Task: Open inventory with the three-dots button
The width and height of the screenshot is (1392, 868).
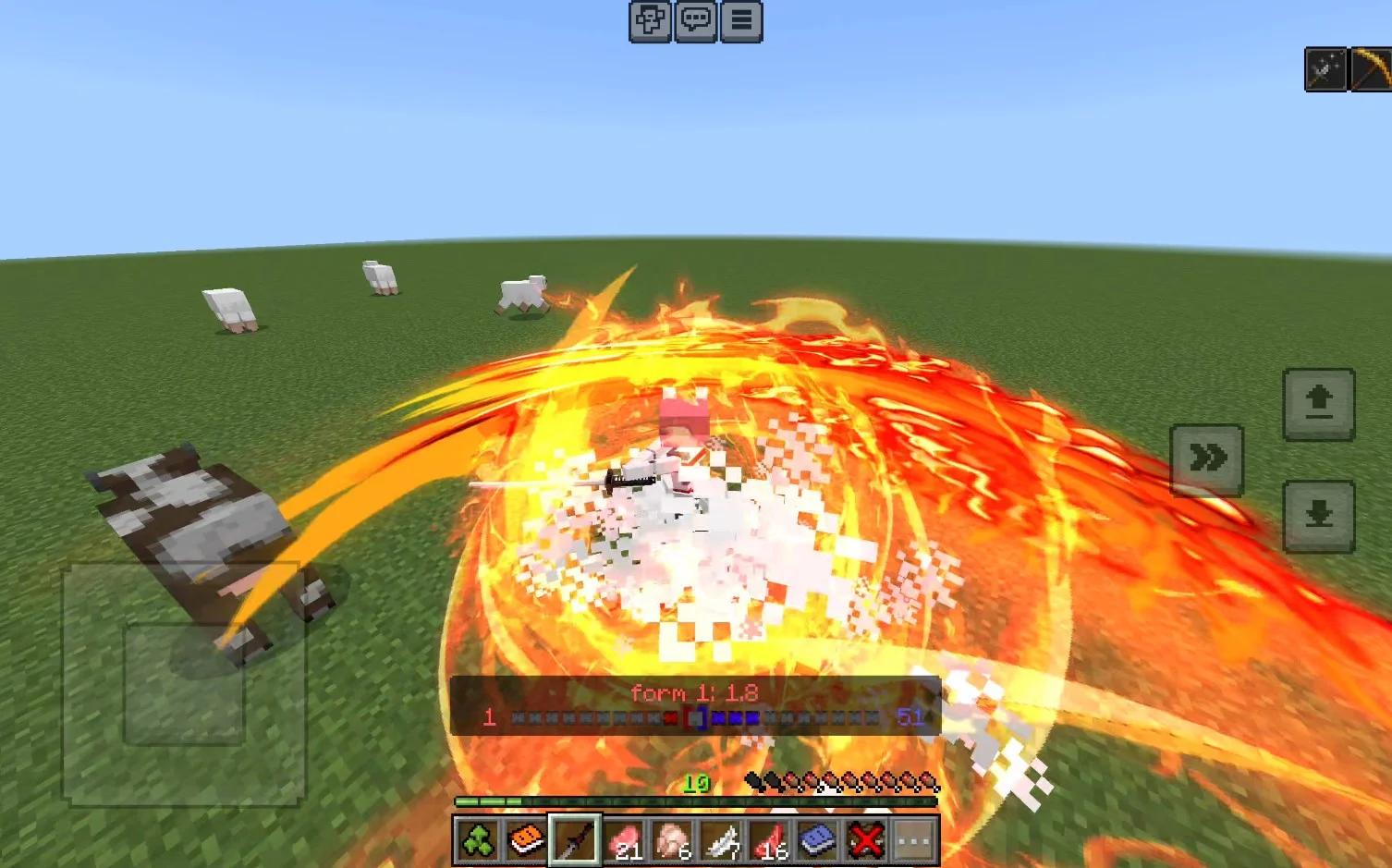Action: (x=914, y=841)
